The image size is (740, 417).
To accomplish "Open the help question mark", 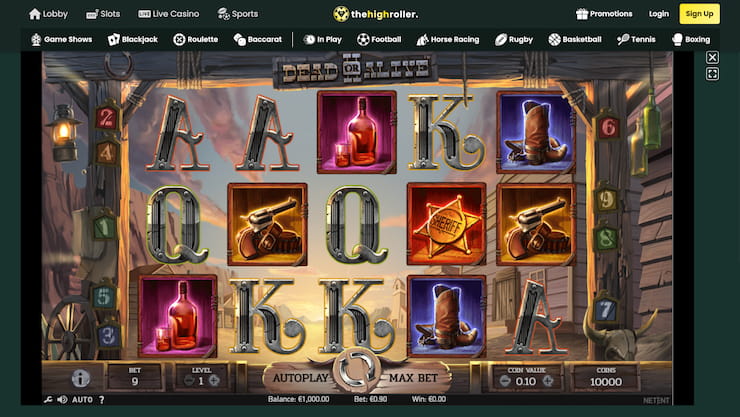I will pyautogui.click(x=101, y=400).
